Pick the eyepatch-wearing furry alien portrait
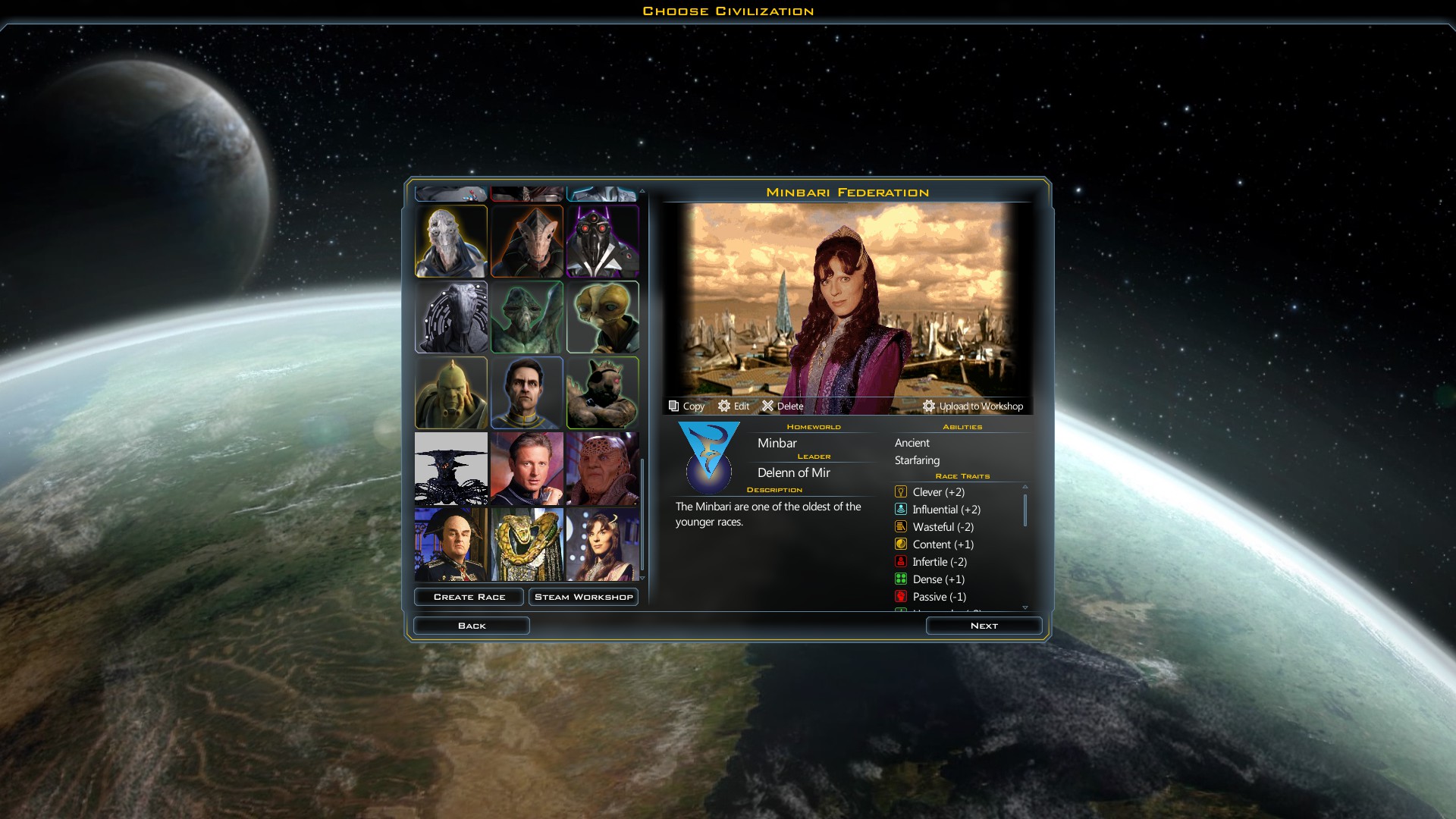 pyautogui.click(x=602, y=393)
